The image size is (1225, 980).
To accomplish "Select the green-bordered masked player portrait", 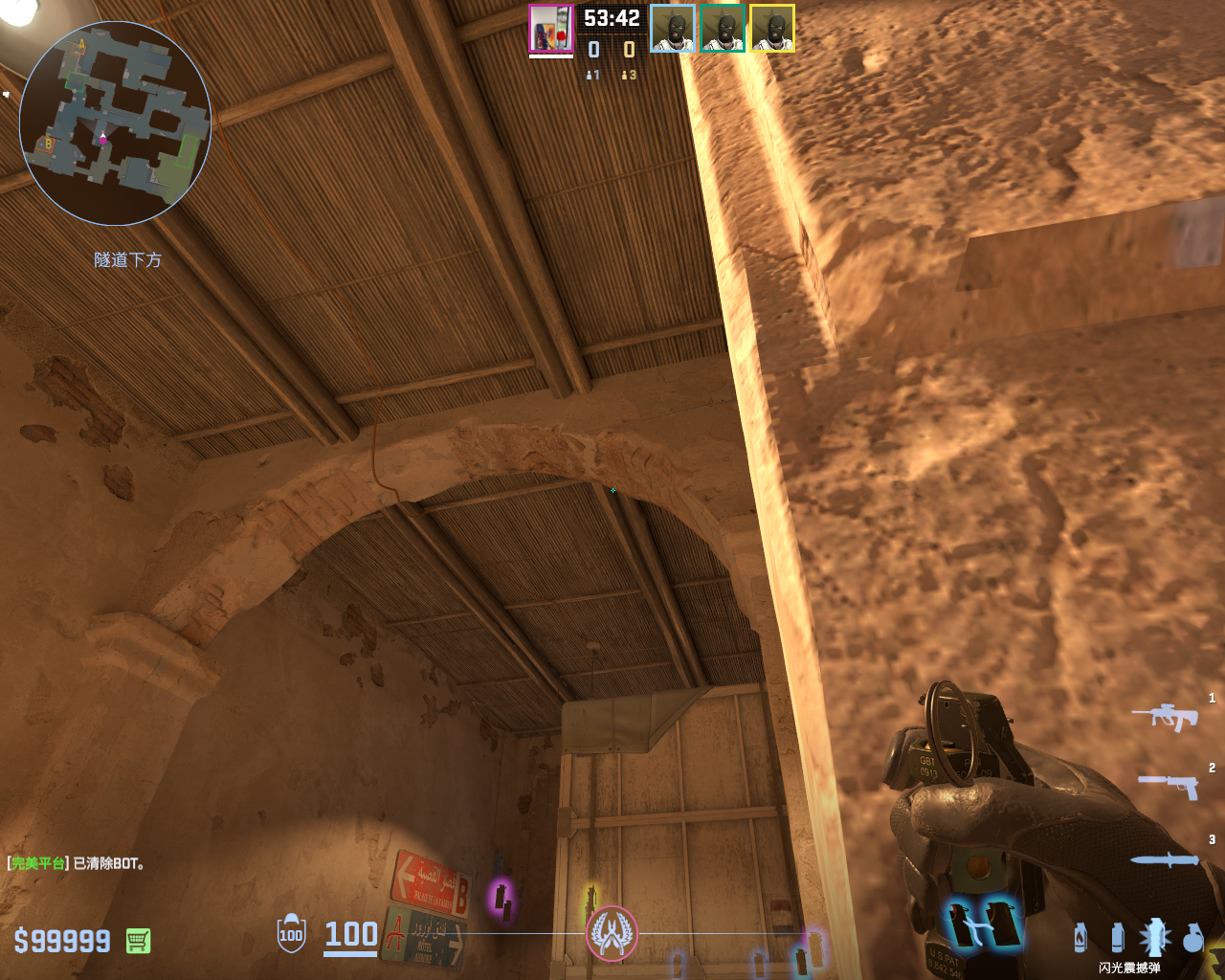I will pos(723,29).
